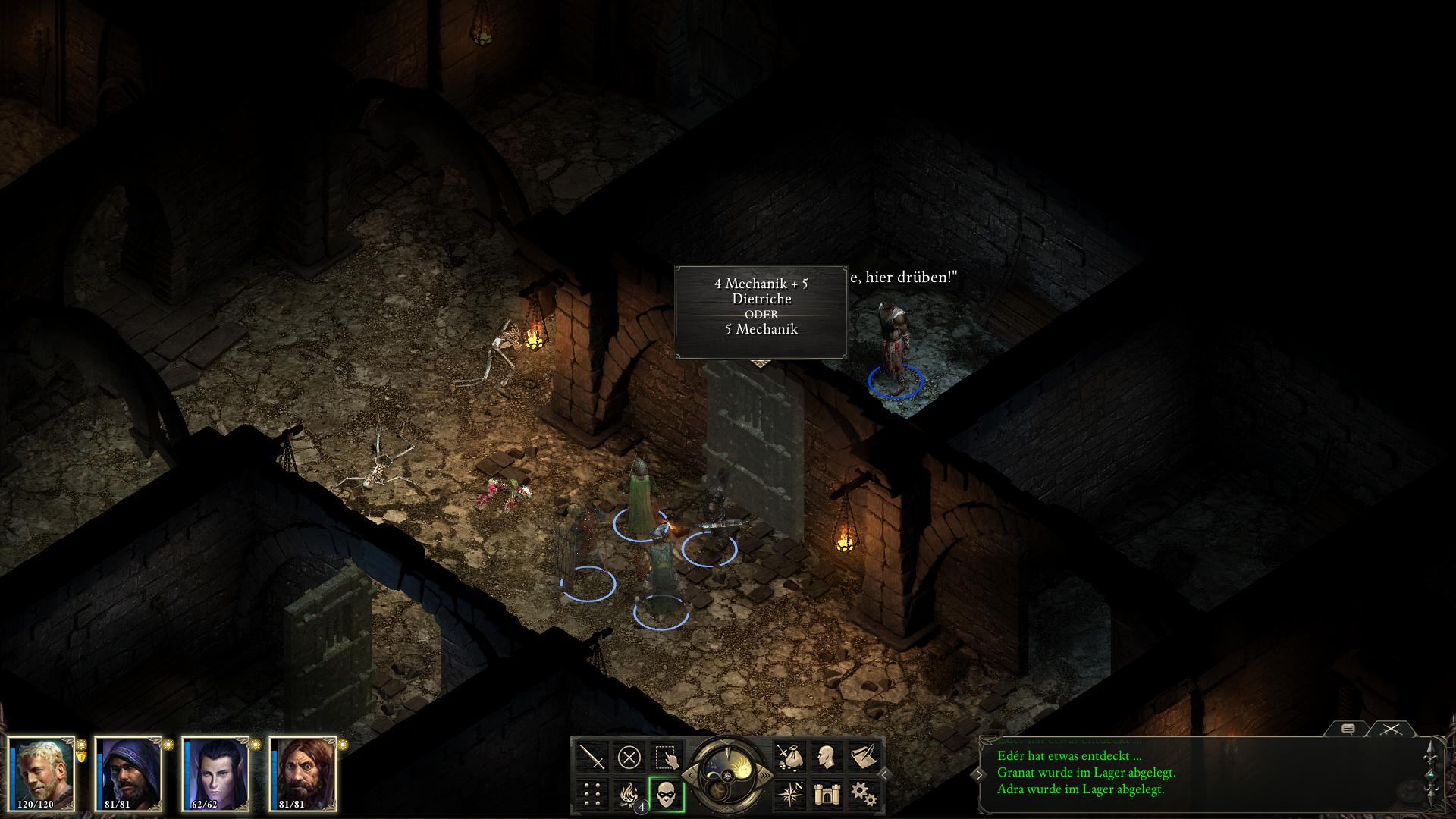Switch to the crossed-swords combat log tab
The height and width of the screenshot is (819, 1456).
click(x=1390, y=729)
